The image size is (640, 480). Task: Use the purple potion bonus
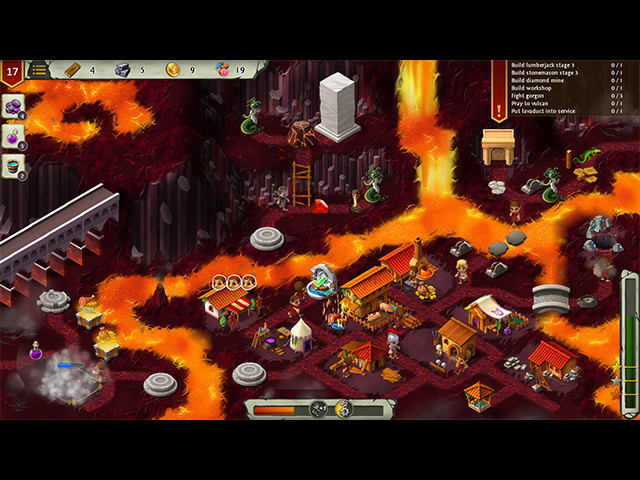point(14,136)
